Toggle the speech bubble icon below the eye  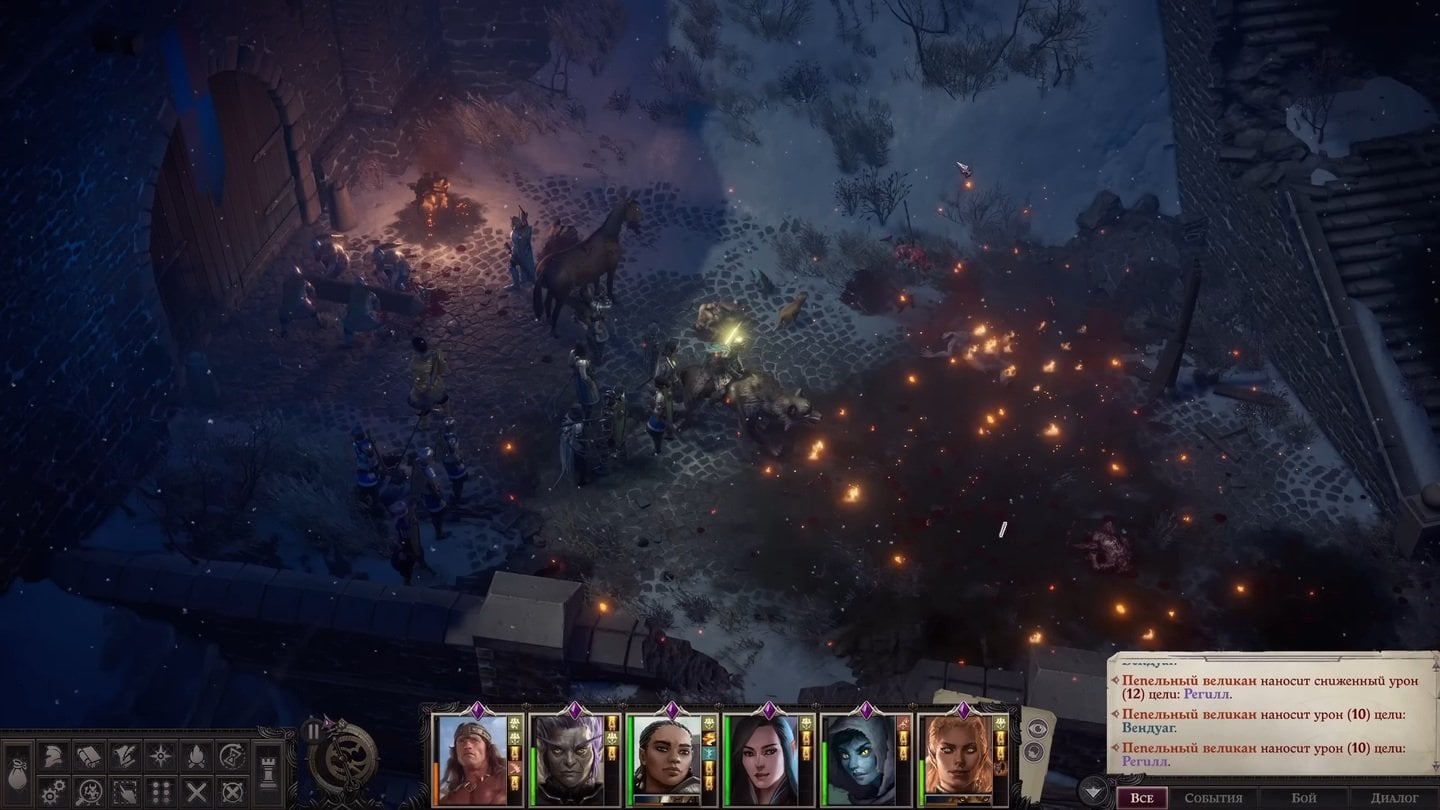tap(1036, 751)
